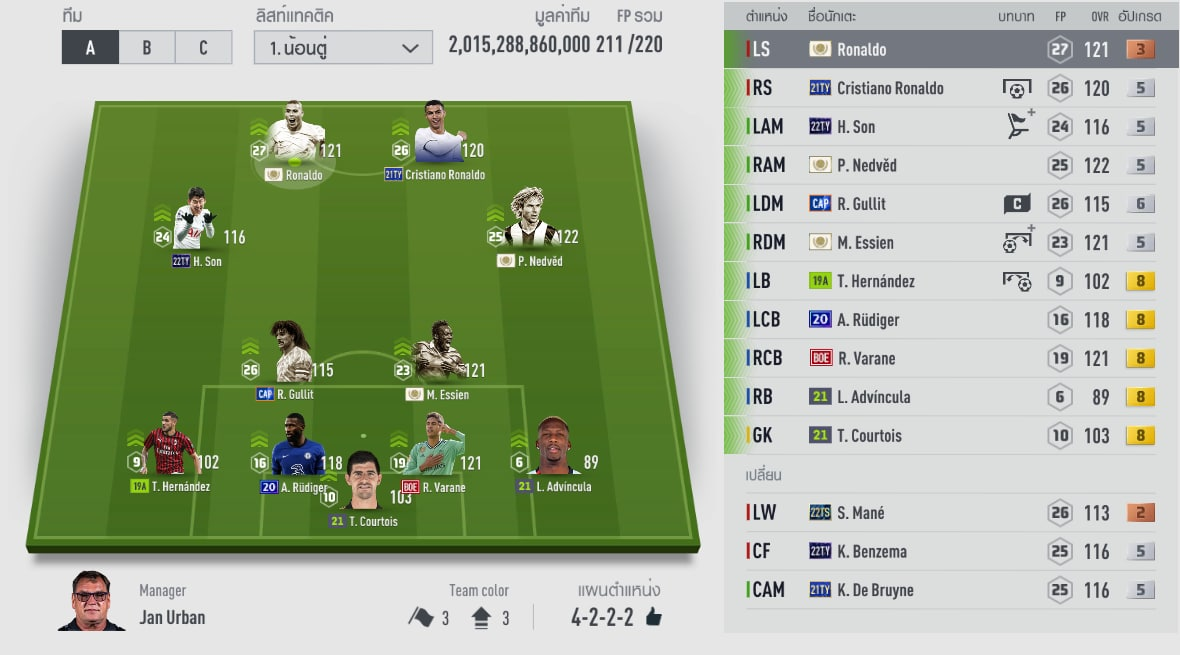Image resolution: width=1180 pixels, height=655 pixels.
Task: Select substitute K. De Bruyne row
Action: 950,590
